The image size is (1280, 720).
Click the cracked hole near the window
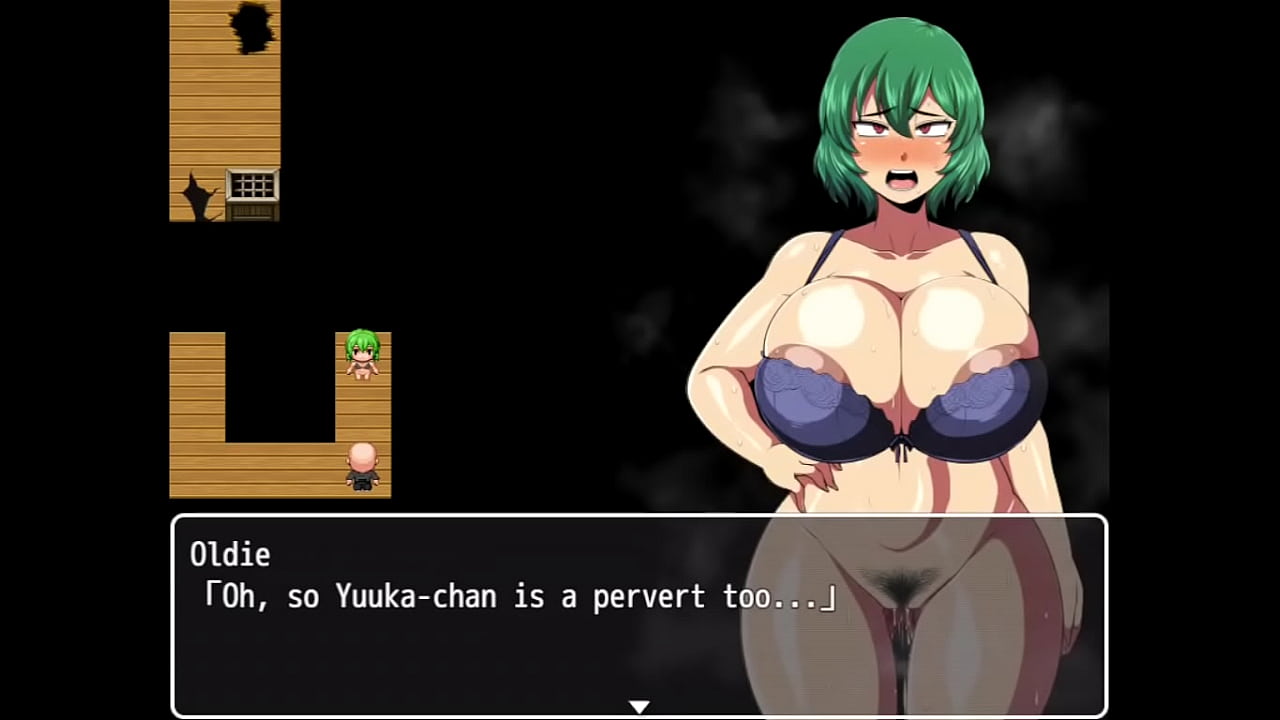(x=198, y=195)
